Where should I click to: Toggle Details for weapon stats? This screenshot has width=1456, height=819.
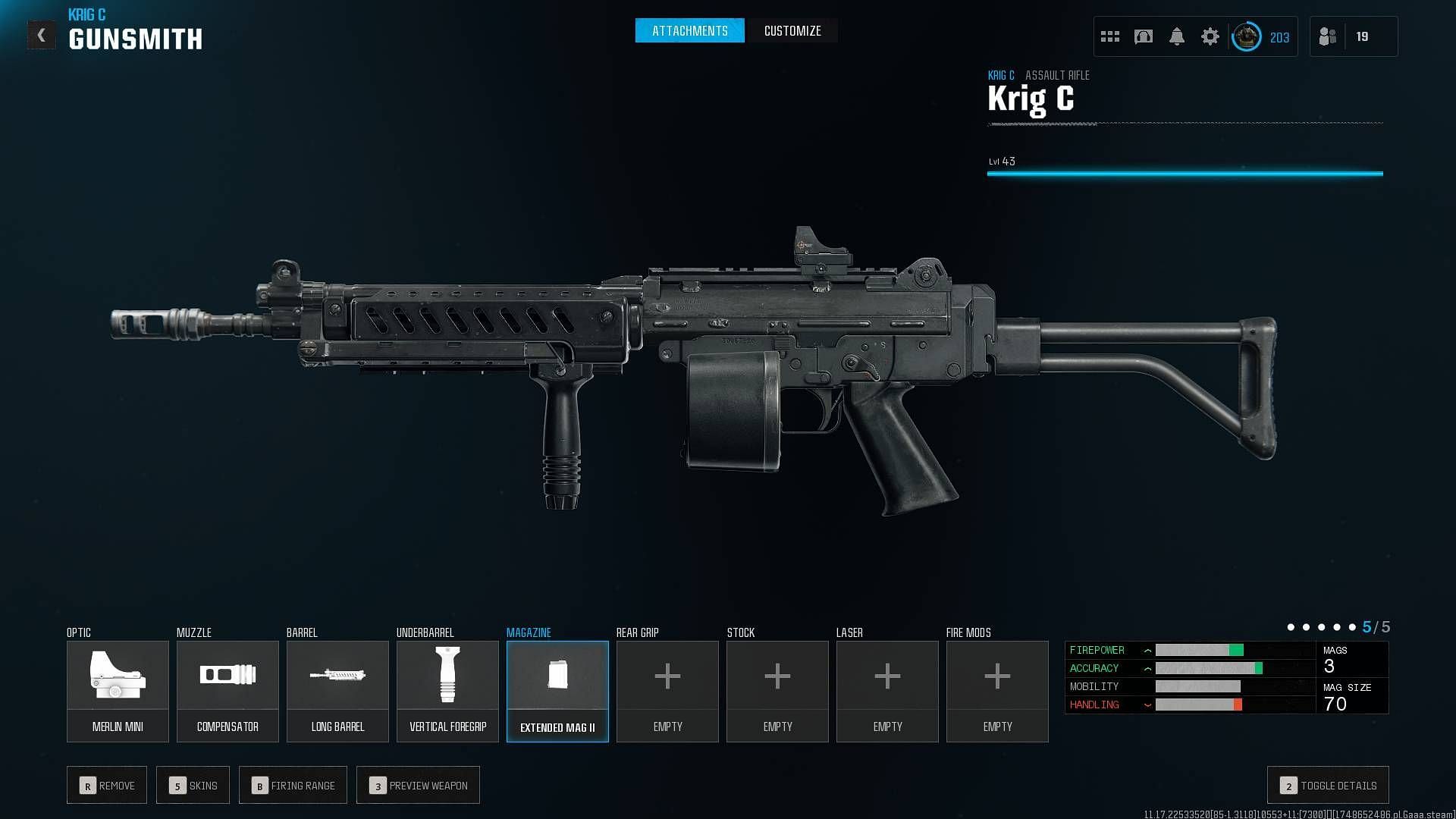tap(1328, 786)
